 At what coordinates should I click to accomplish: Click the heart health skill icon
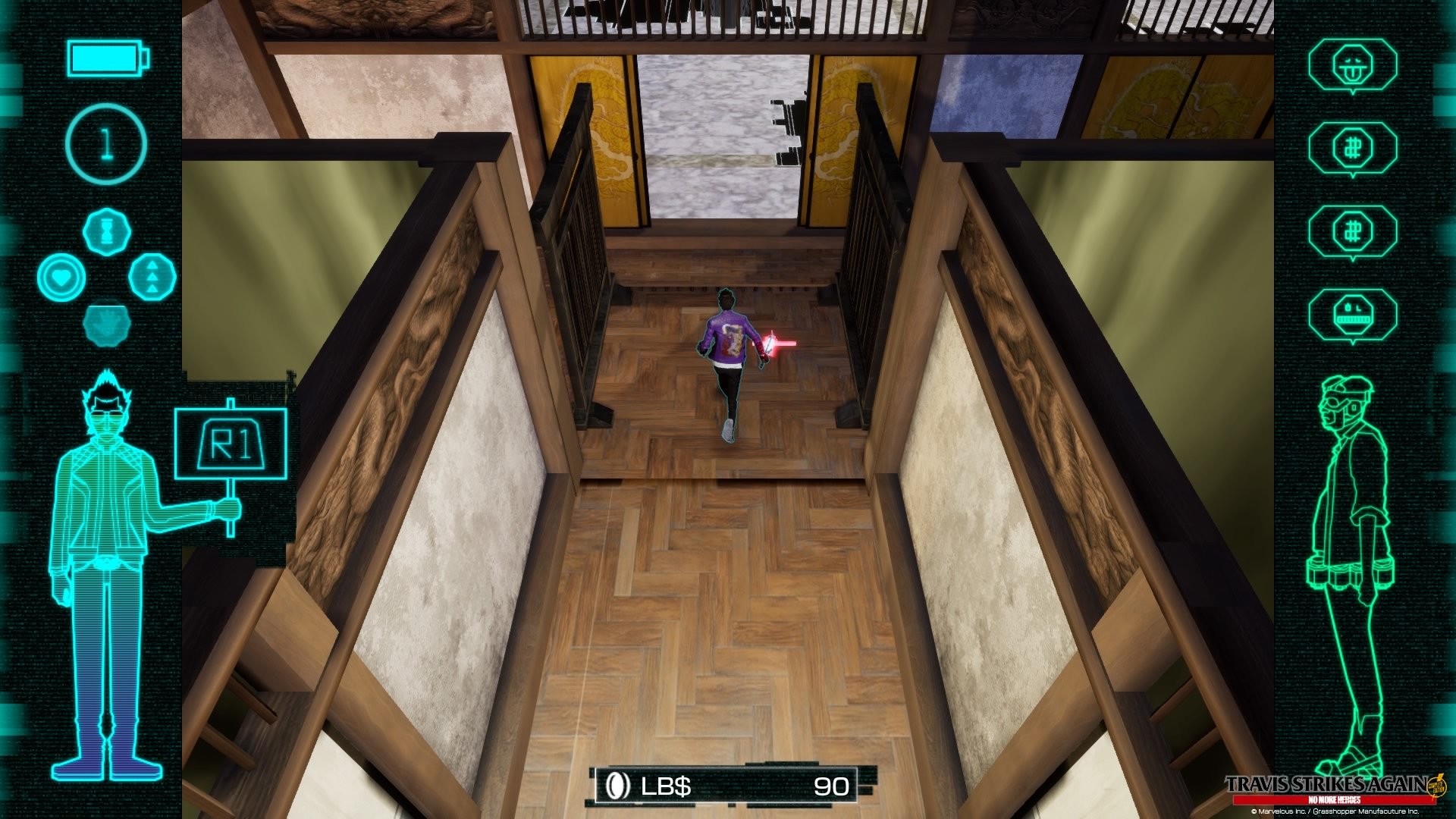click(63, 277)
